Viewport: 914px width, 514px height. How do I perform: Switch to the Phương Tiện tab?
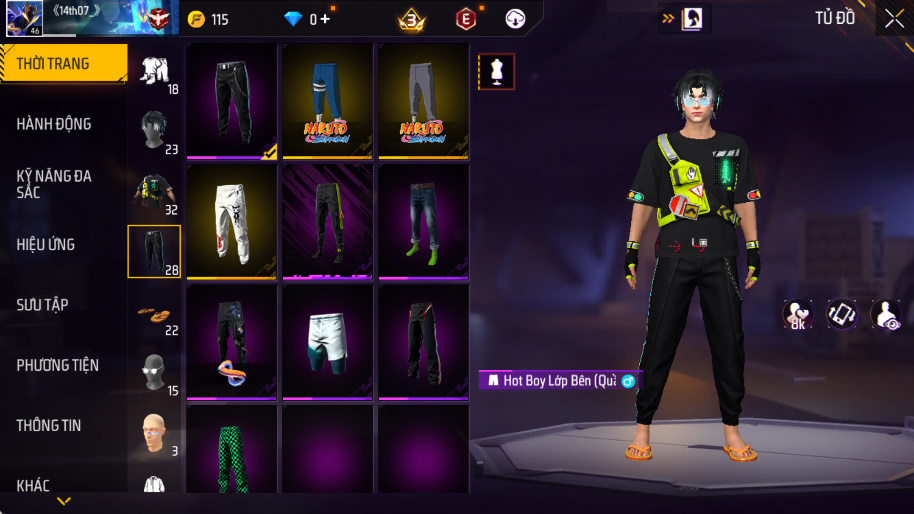[x=63, y=365]
